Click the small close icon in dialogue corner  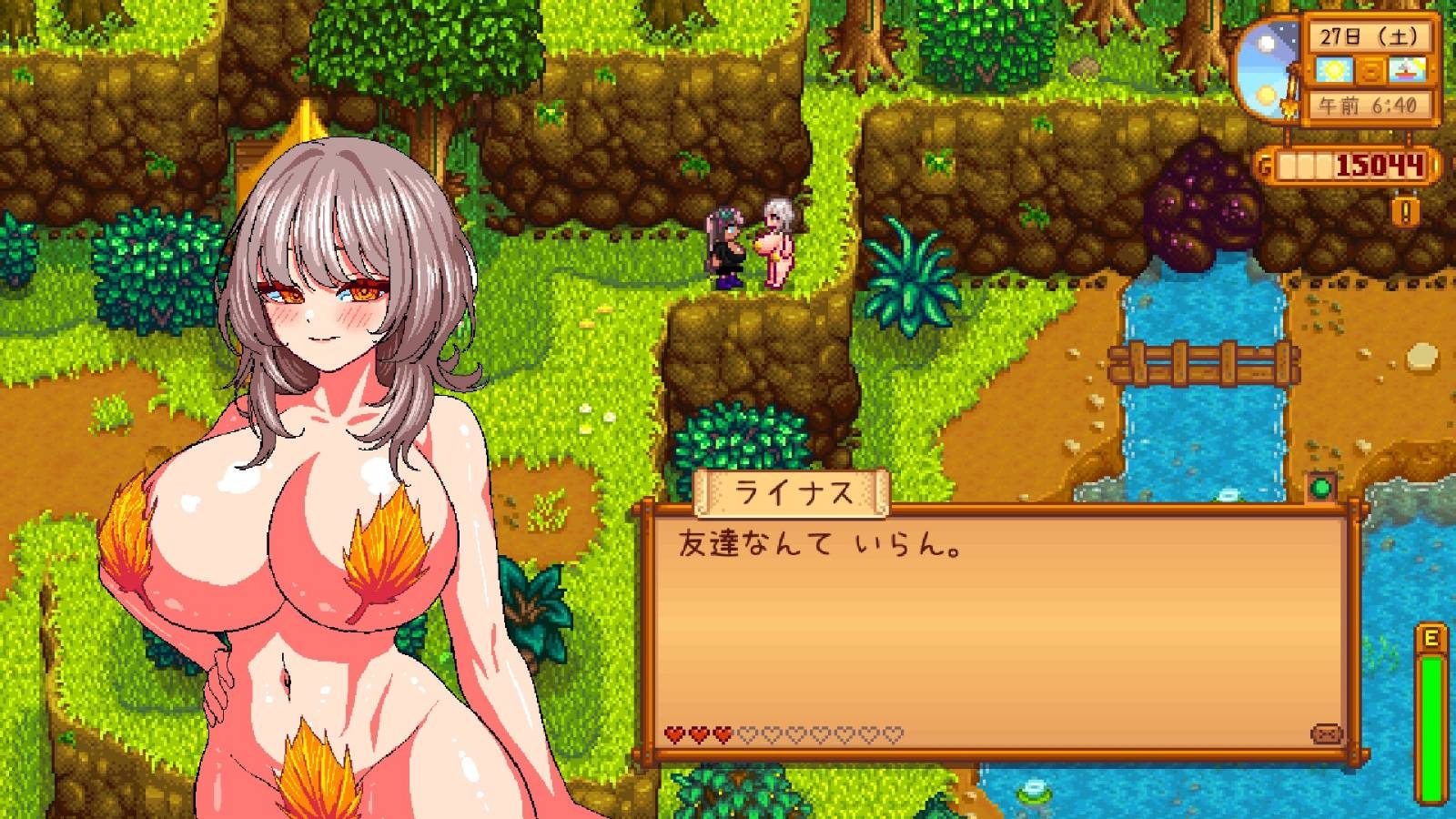1326,733
